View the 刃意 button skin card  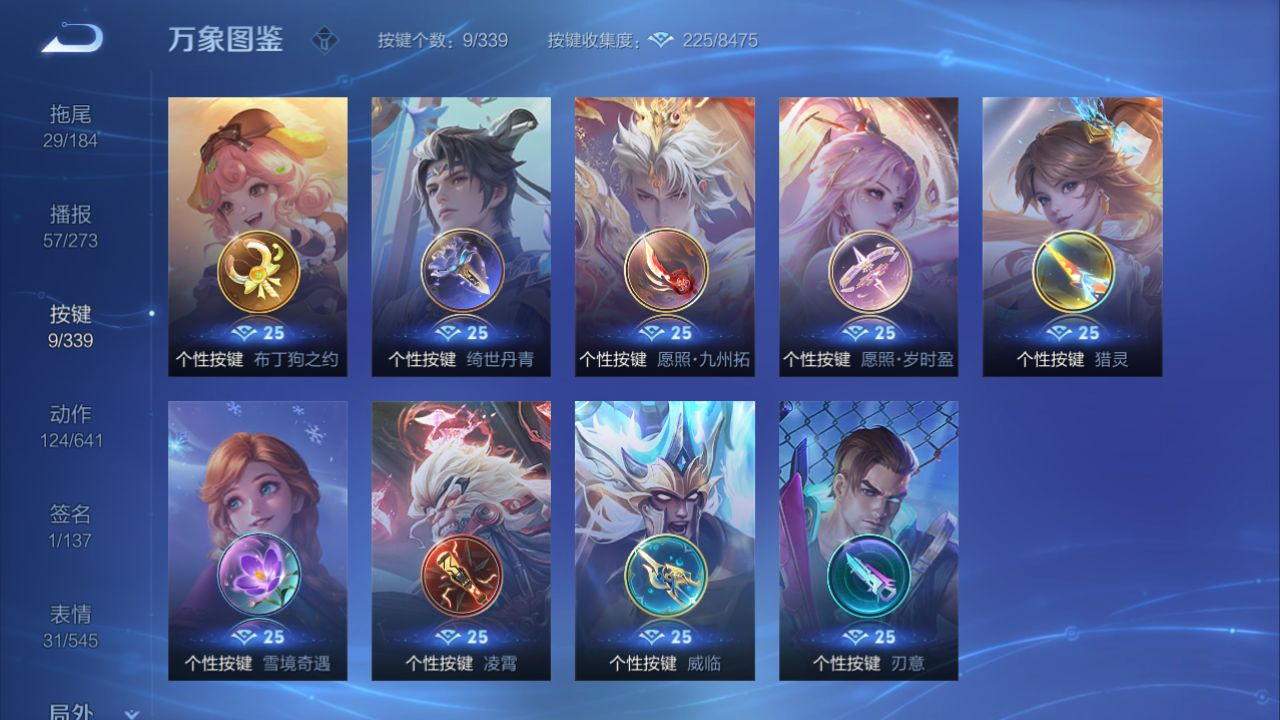(869, 541)
